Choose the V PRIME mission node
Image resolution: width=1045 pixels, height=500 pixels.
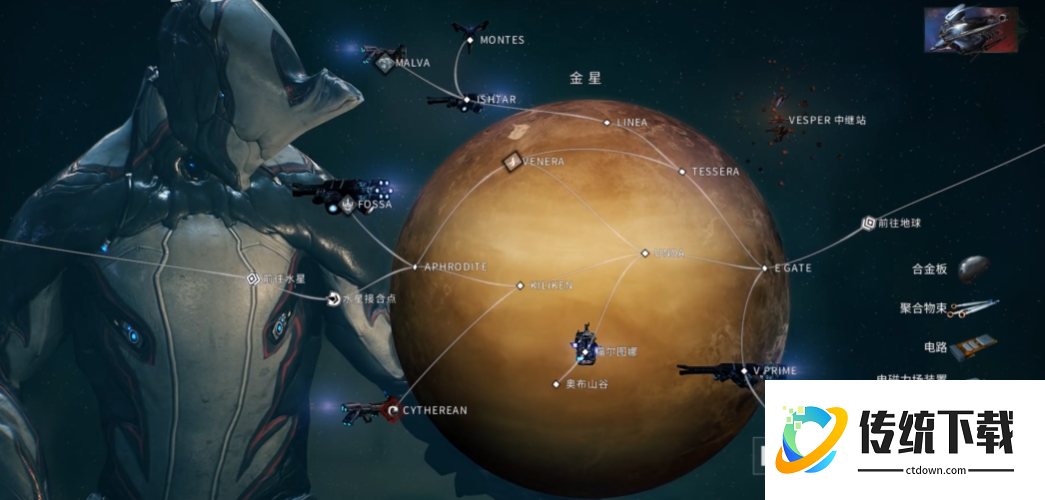click(x=745, y=371)
